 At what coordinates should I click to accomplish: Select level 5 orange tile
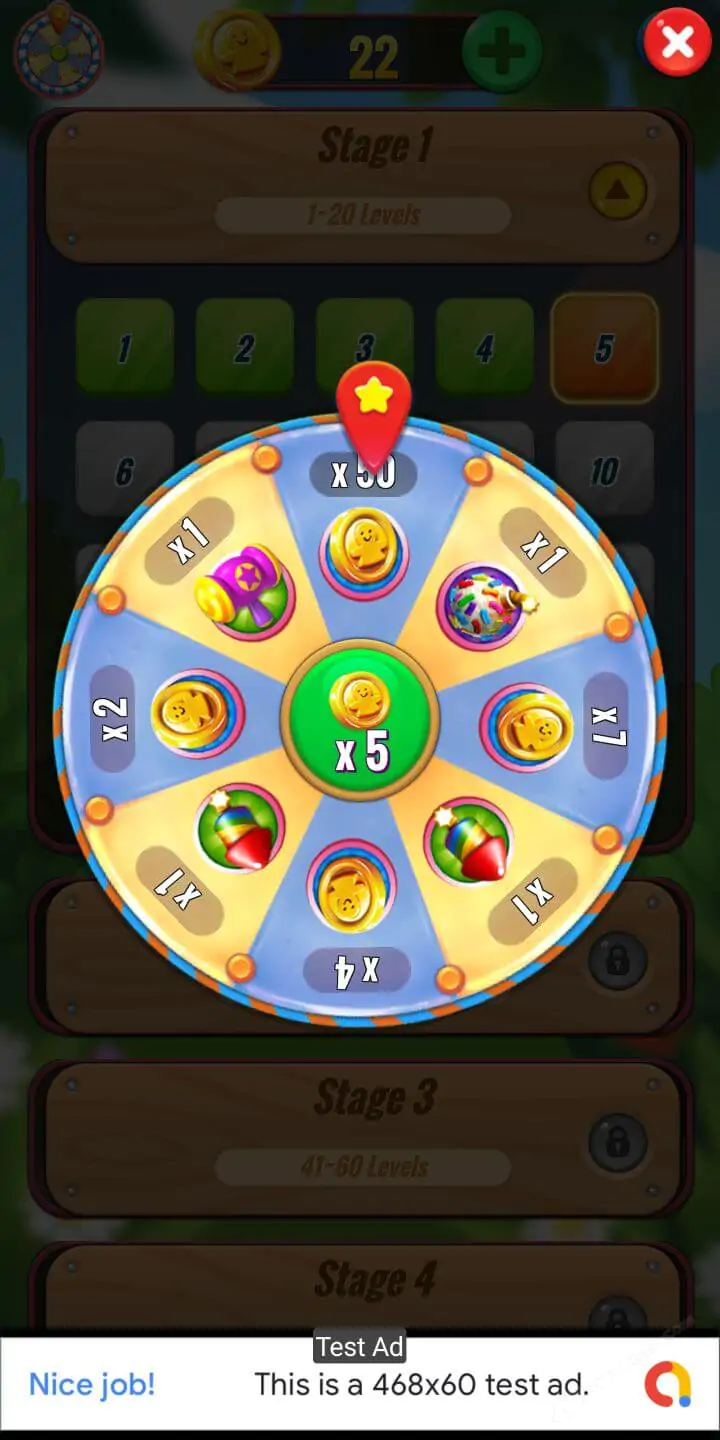pos(604,347)
